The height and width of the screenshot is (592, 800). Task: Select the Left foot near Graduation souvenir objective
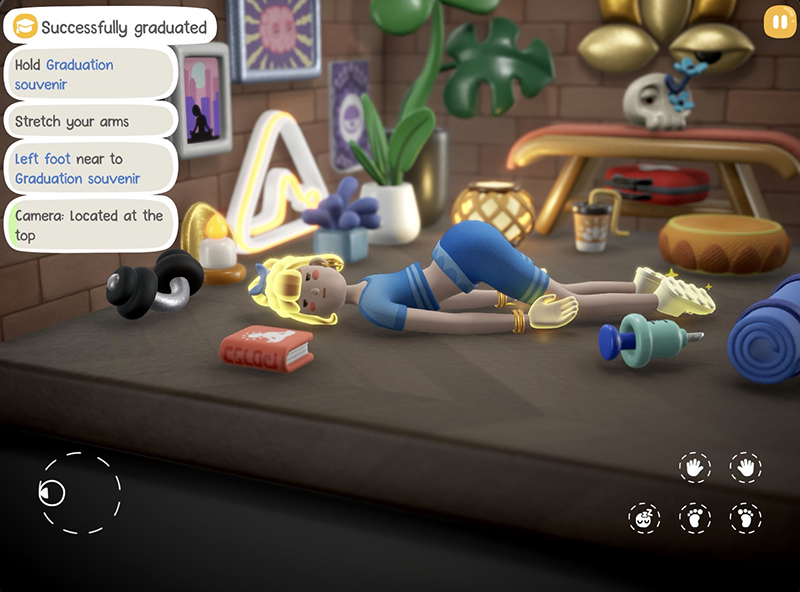point(92,168)
